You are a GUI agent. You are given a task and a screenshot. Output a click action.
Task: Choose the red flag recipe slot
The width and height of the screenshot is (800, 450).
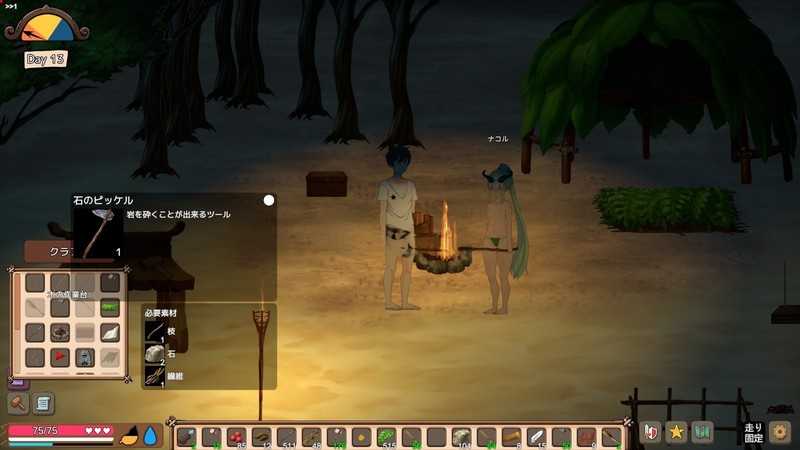point(60,357)
